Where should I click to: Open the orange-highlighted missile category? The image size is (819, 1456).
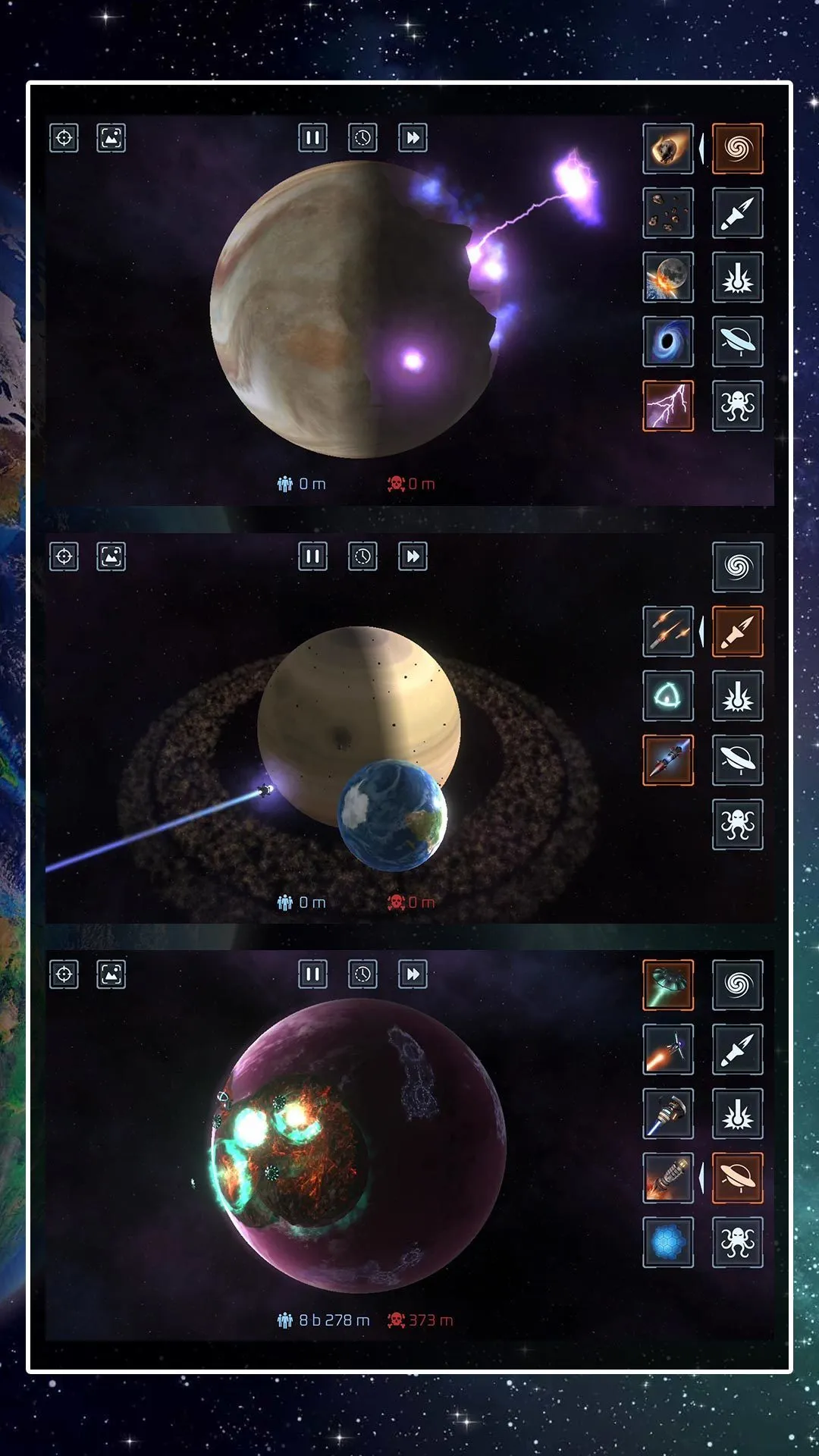click(x=737, y=632)
